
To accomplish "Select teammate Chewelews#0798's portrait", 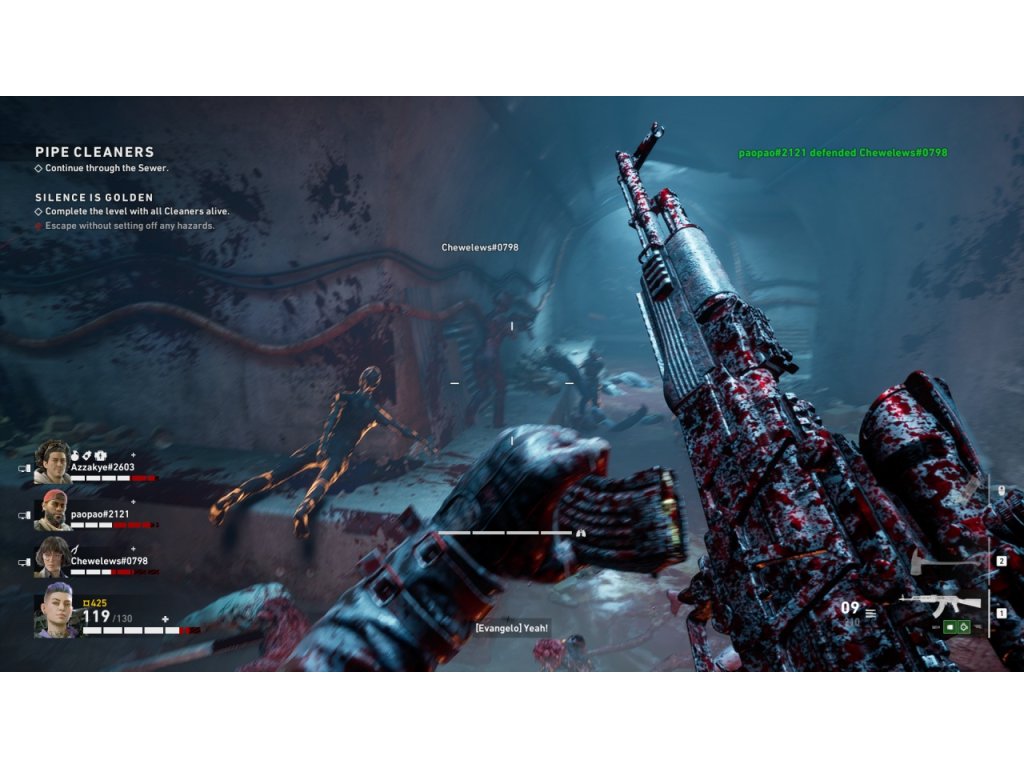I will (52, 556).
